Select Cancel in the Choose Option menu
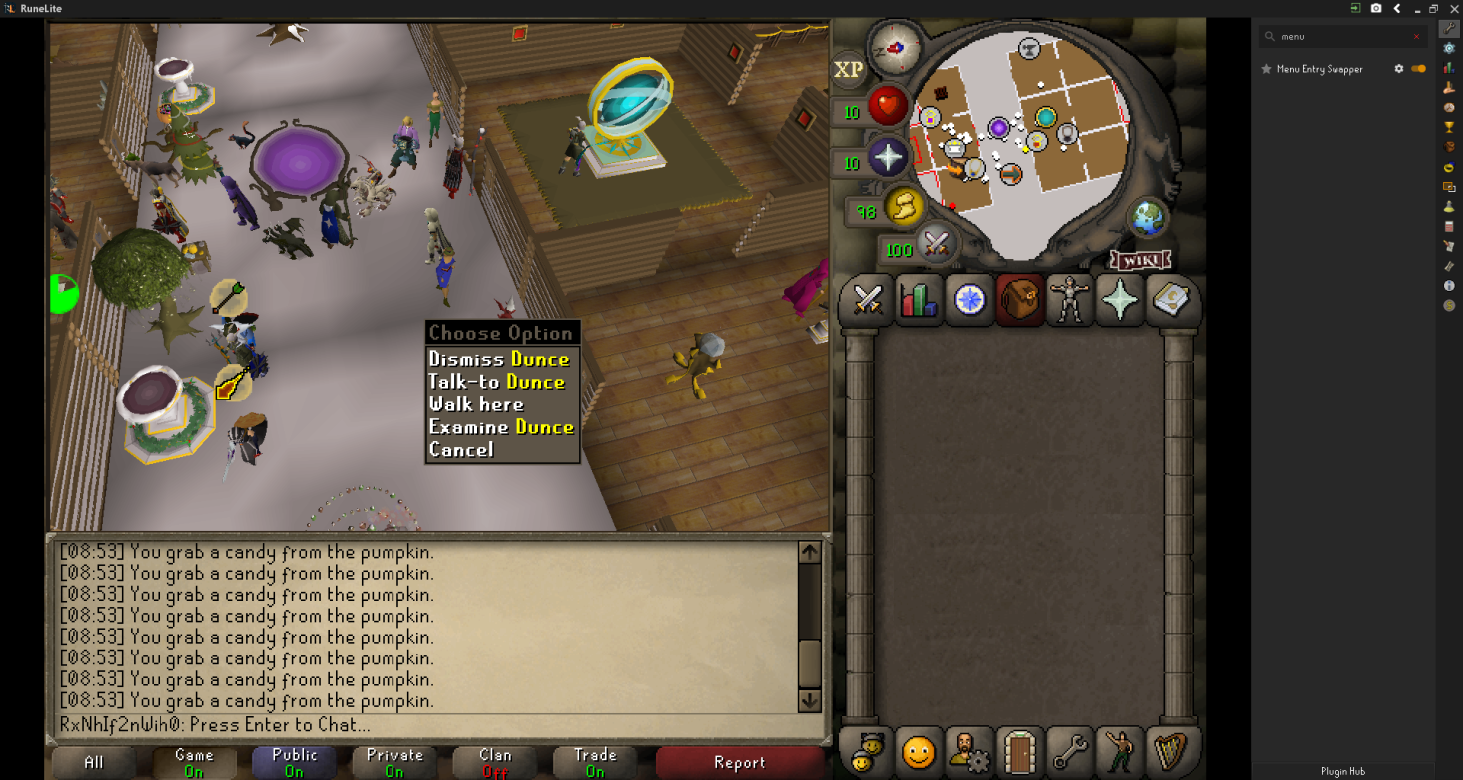This screenshot has width=1463, height=780. pos(463,449)
